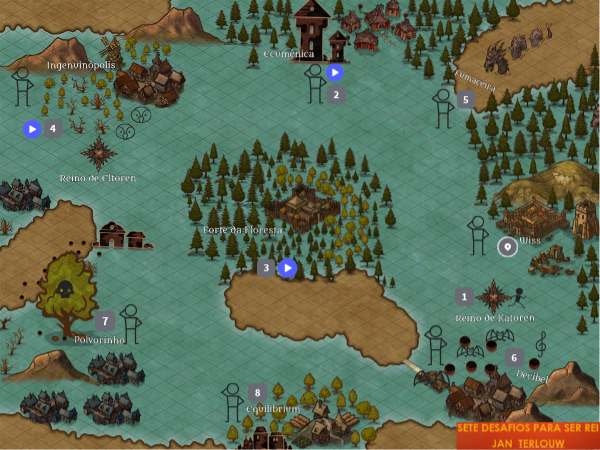Viewport: 600px width, 450px height.
Task: Open numbered marker 7 at Polvorinho
Action: pos(104,321)
